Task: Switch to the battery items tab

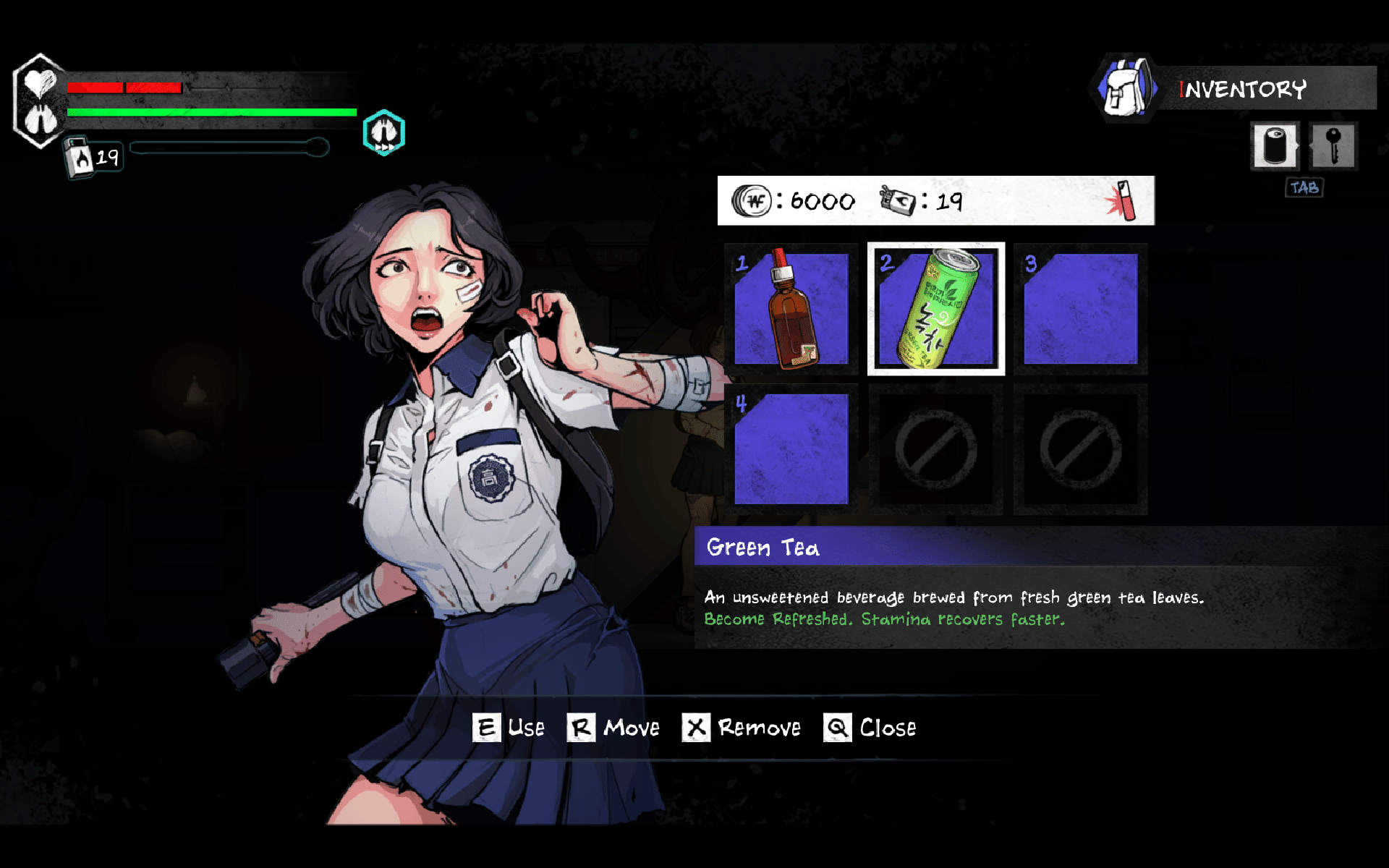Action: tap(1275, 146)
